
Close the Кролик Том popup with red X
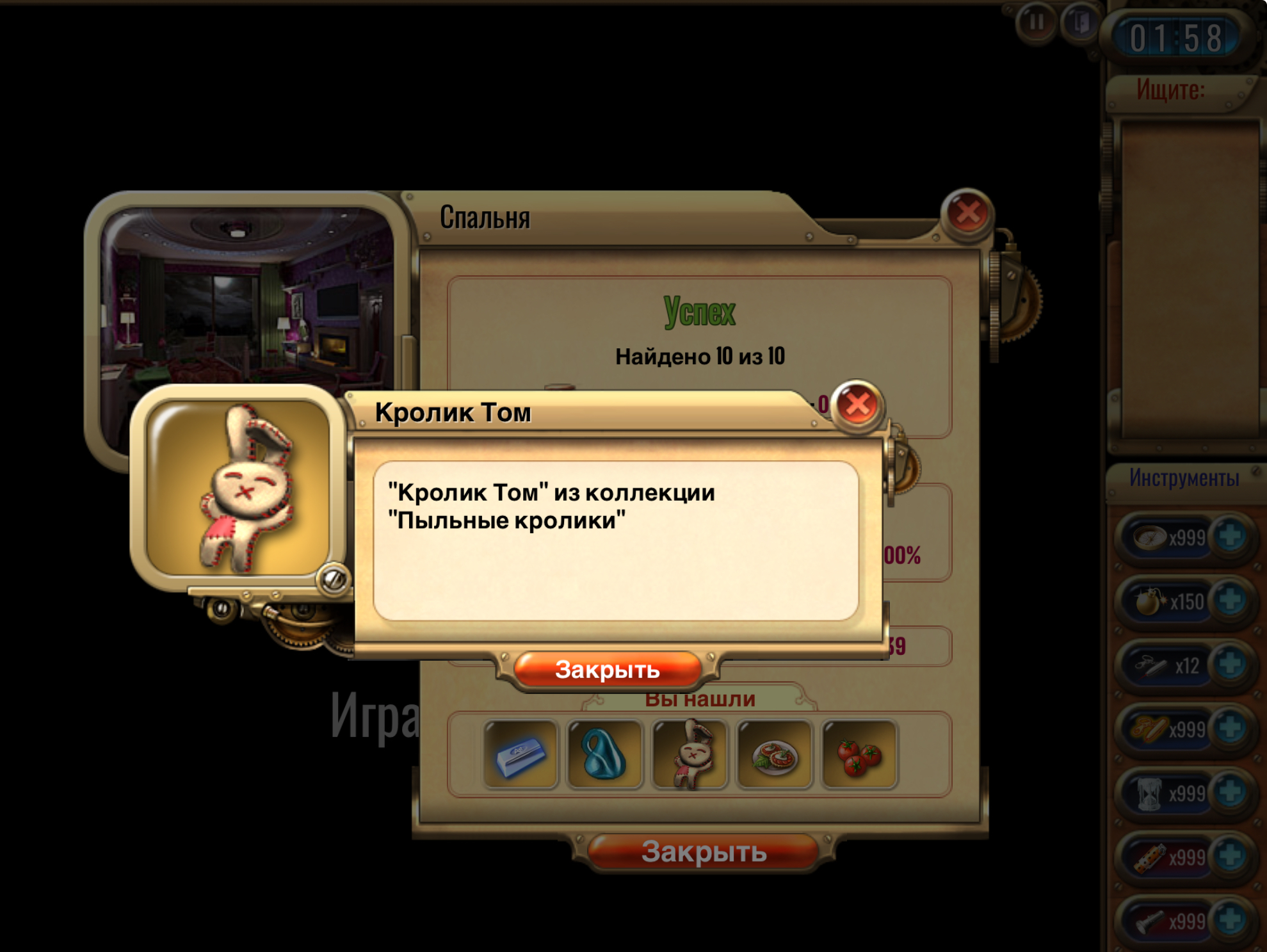tap(858, 405)
